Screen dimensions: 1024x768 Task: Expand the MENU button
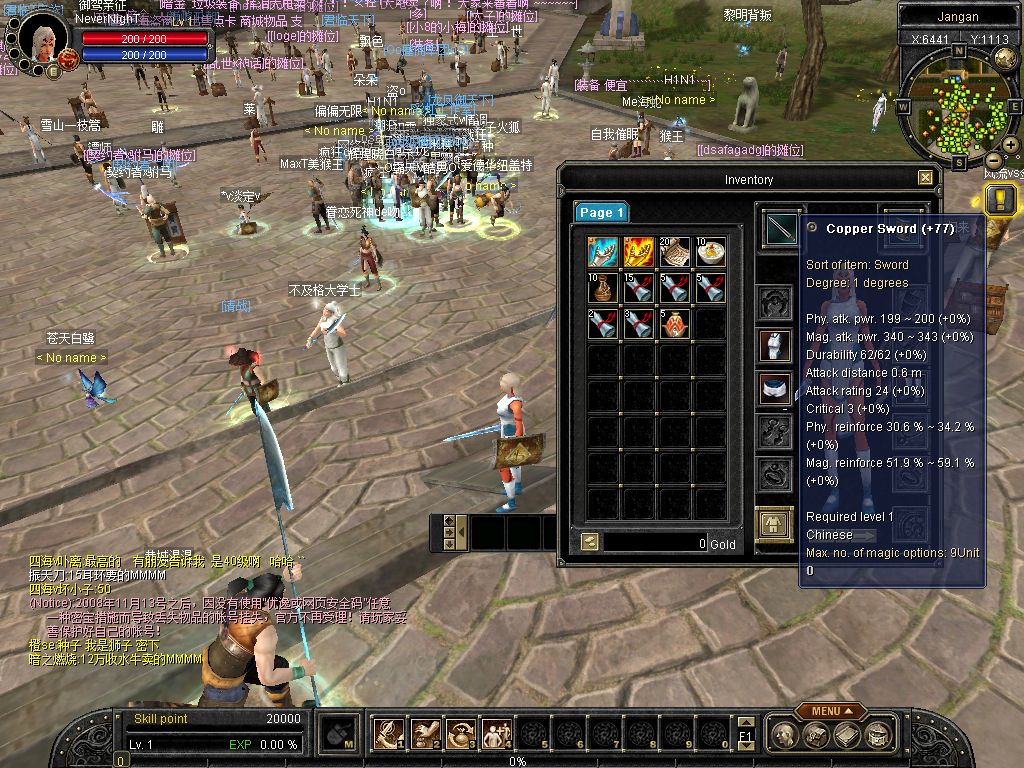pyautogui.click(x=831, y=711)
